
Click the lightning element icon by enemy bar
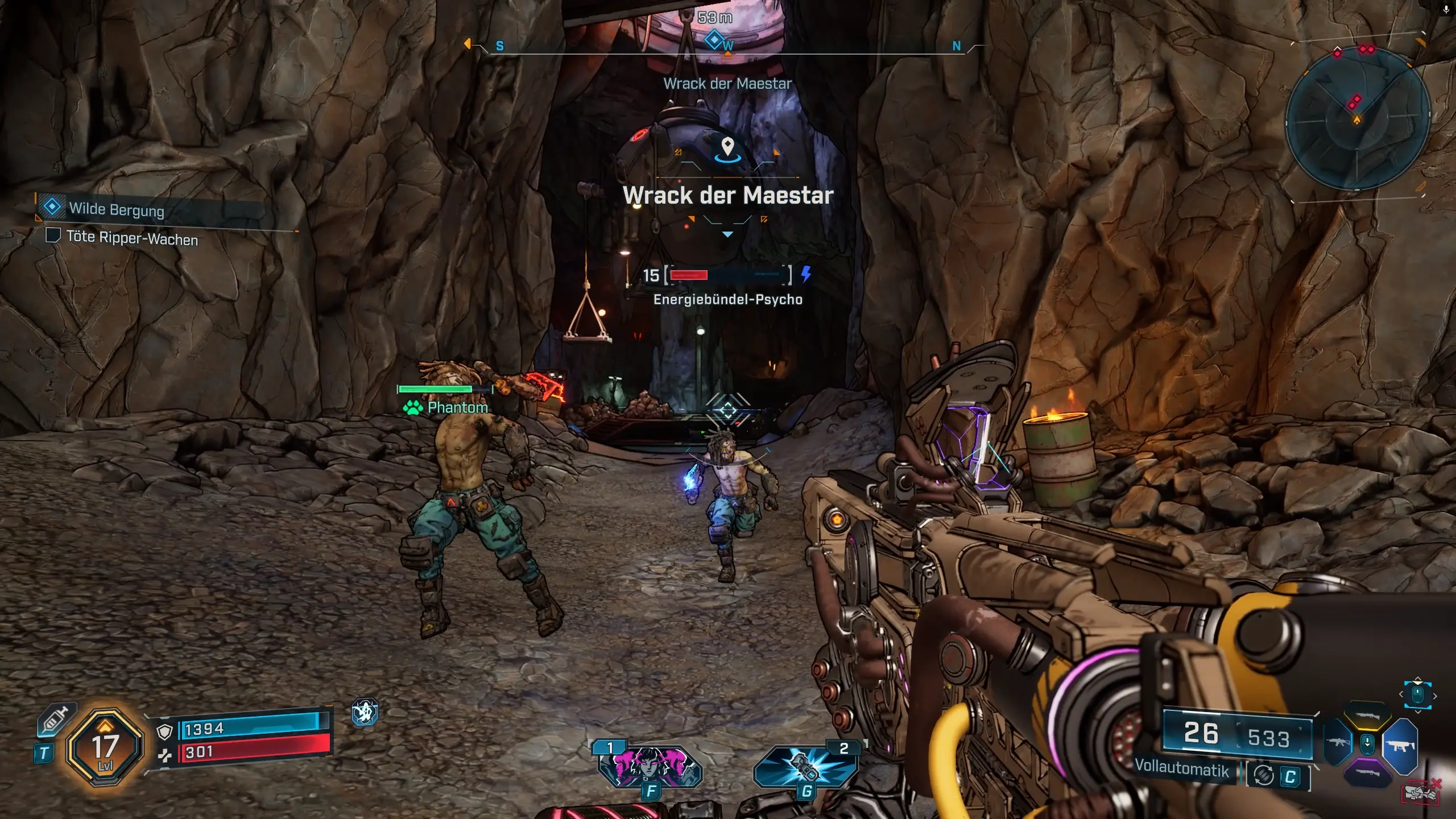click(806, 274)
